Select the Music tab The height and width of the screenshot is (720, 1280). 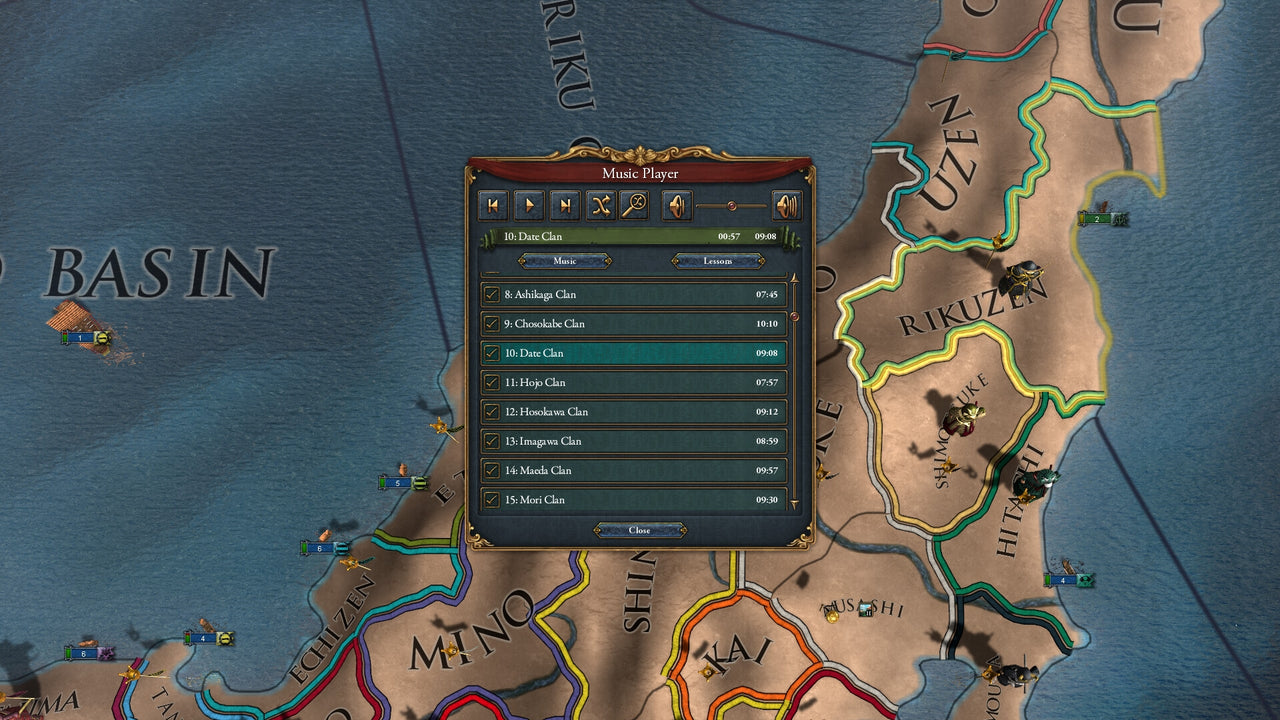tap(564, 261)
